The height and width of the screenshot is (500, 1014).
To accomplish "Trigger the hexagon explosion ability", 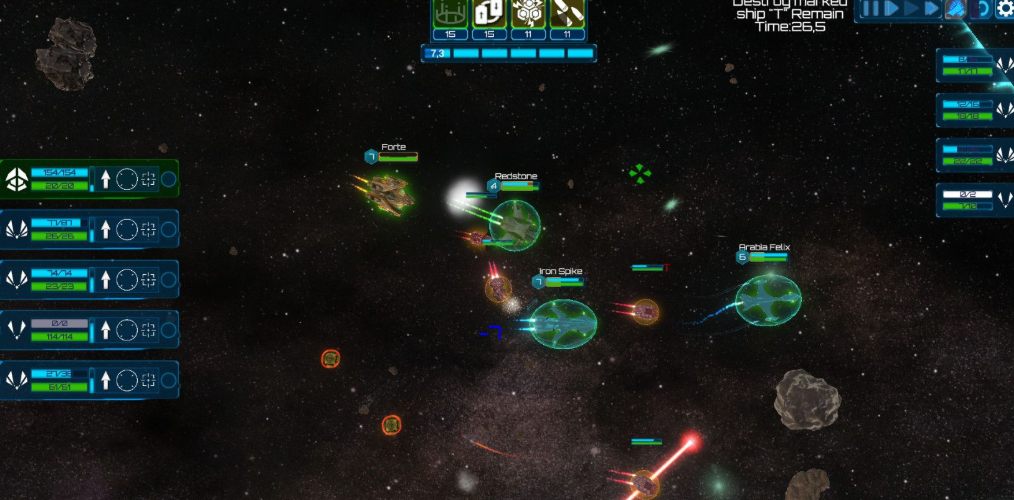I will click(x=528, y=14).
